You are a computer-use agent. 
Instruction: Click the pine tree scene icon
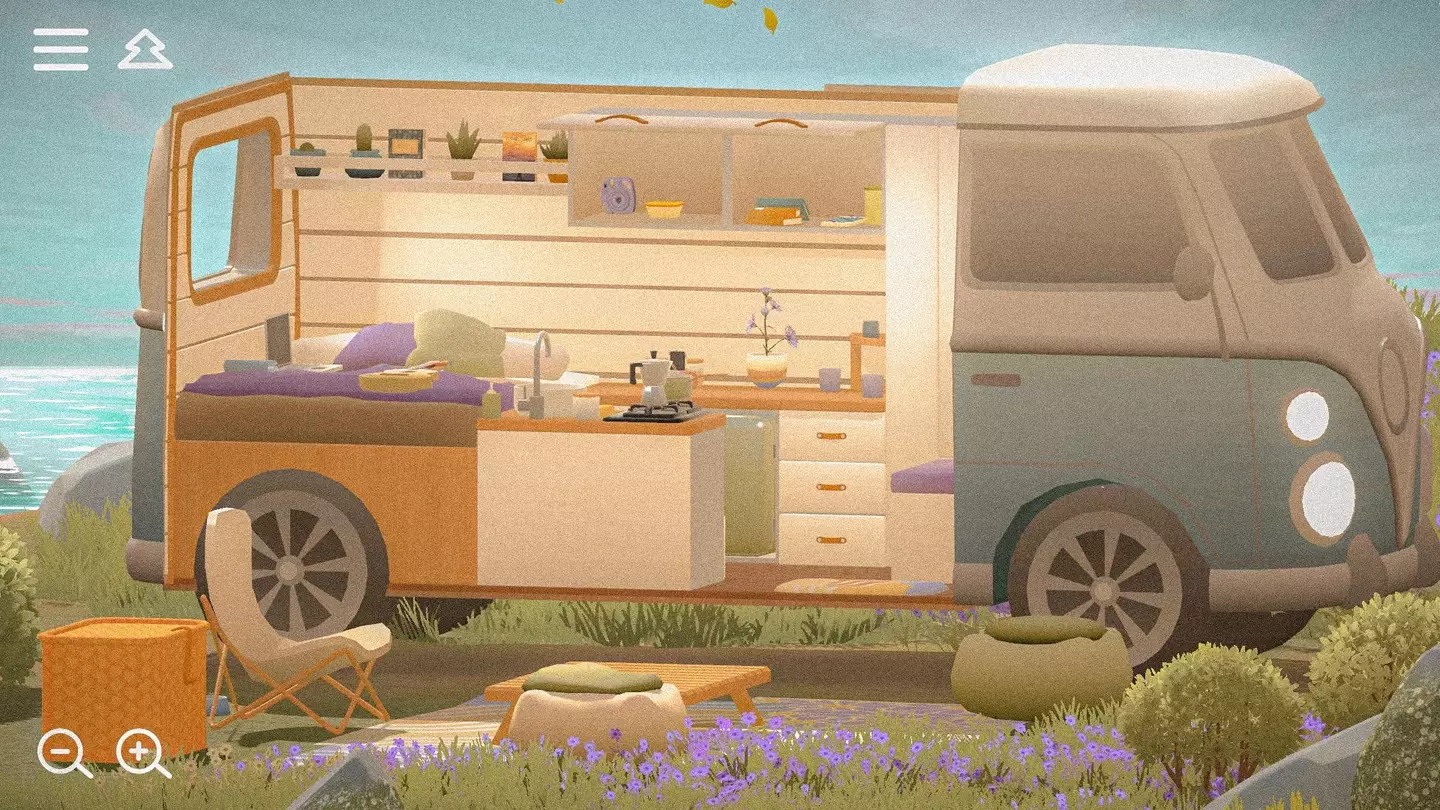145,48
